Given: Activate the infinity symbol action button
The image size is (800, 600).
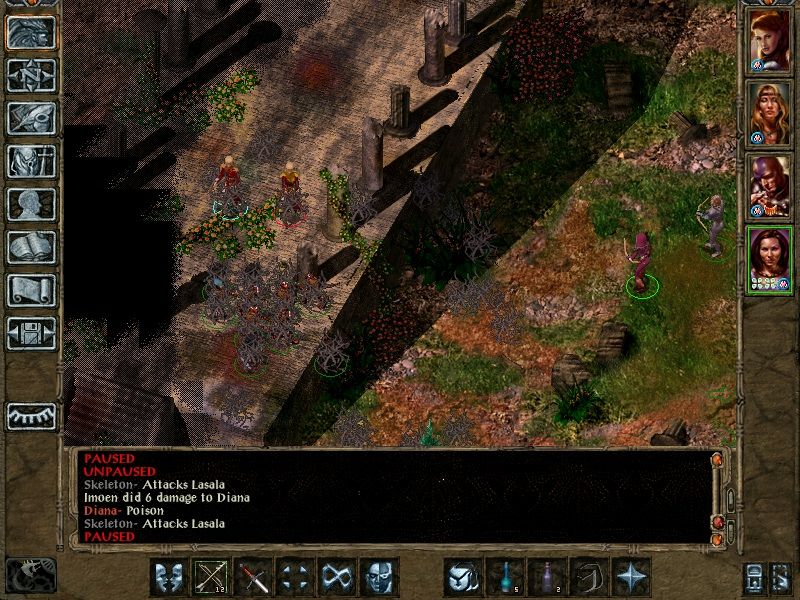Looking at the screenshot, I should tap(337, 577).
